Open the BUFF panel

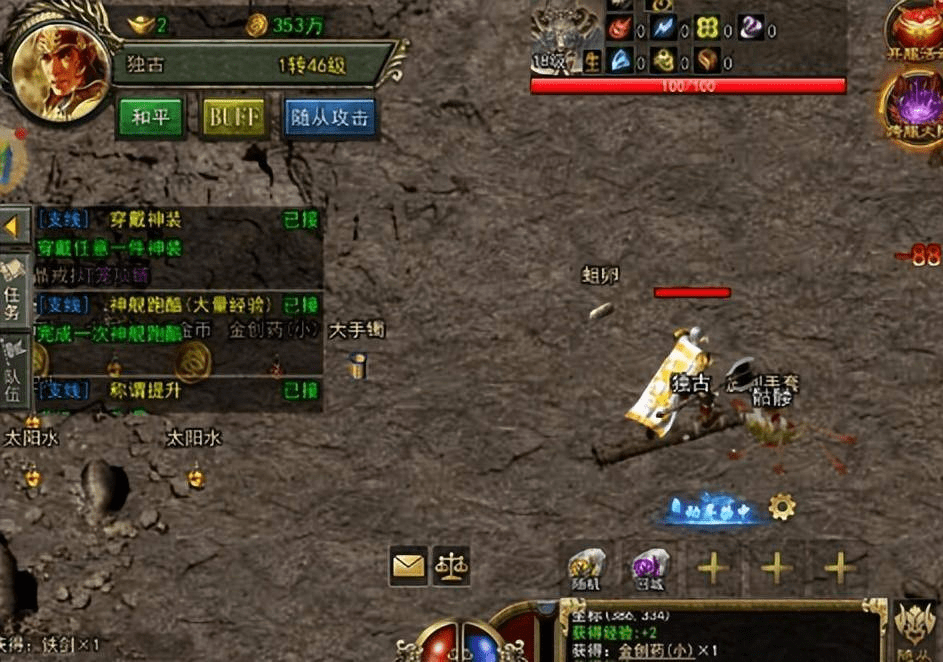click(x=235, y=117)
